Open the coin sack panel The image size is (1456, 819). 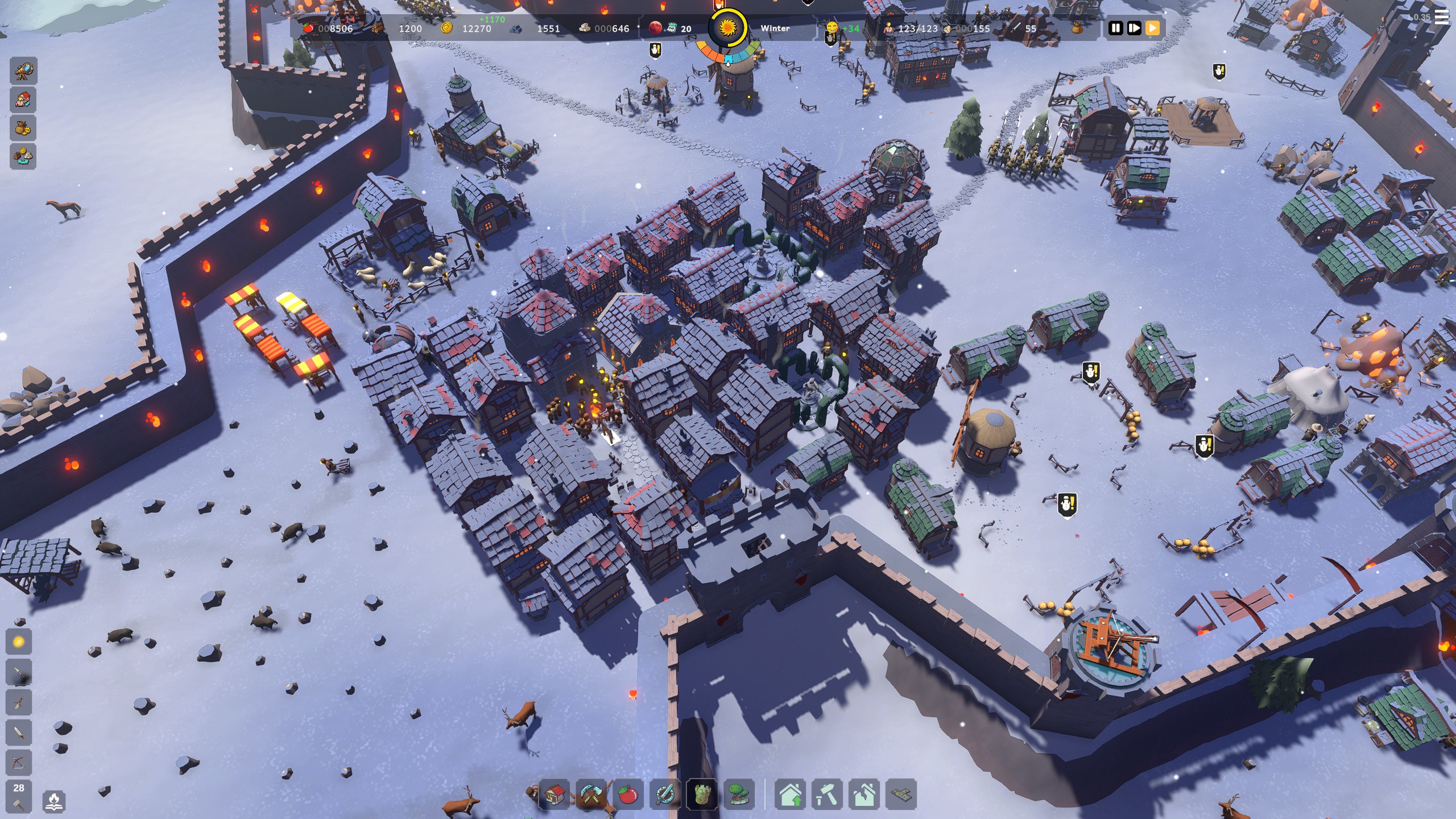click(23, 129)
